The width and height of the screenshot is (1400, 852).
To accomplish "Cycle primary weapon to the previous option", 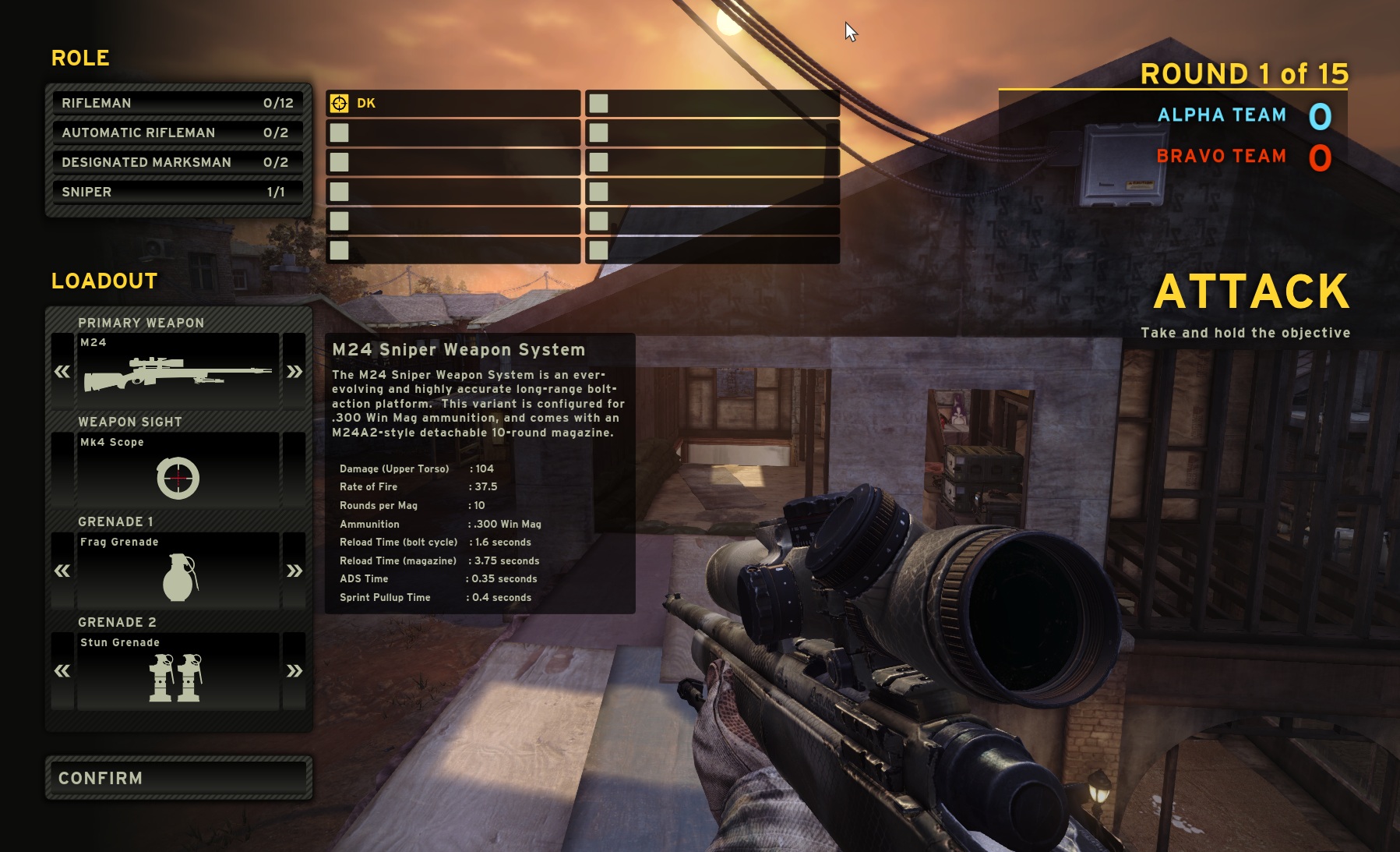I will [62, 371].
